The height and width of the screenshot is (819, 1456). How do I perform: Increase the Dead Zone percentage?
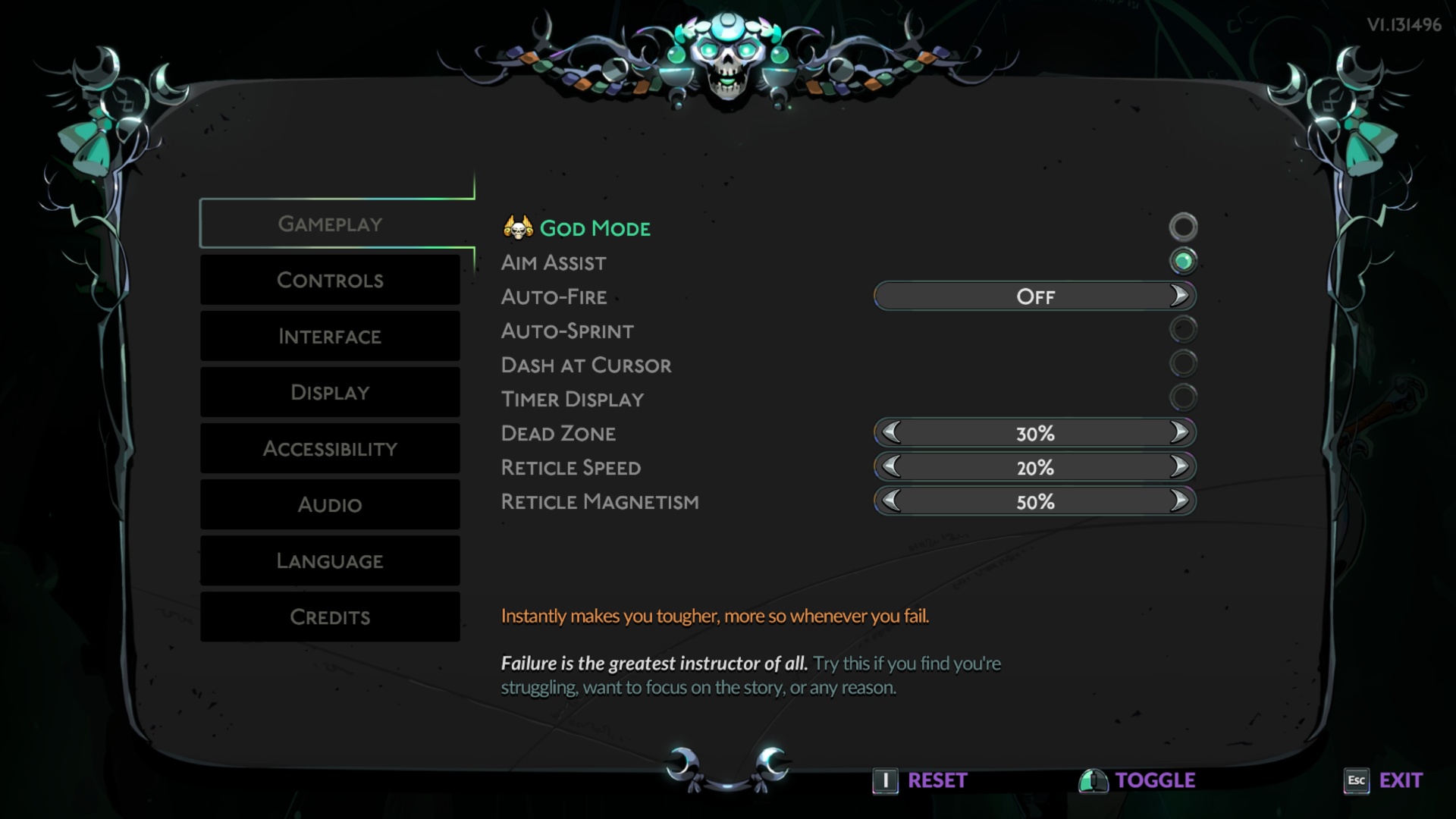[1179, 432]
